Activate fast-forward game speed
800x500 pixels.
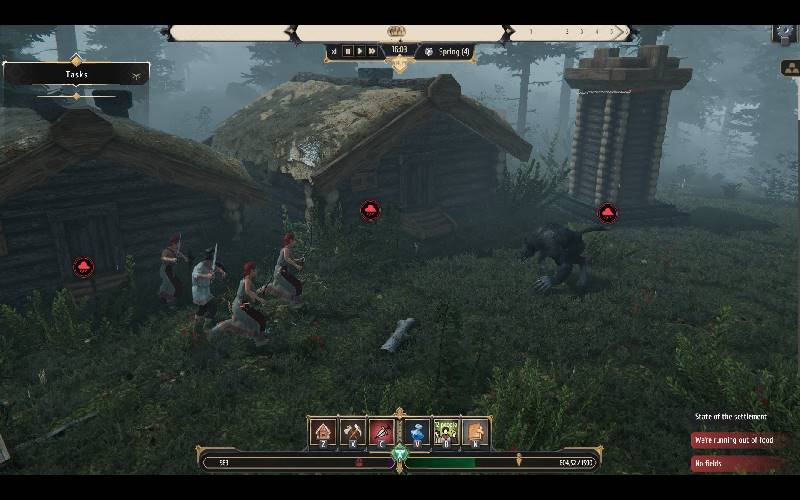pos(372,51)
